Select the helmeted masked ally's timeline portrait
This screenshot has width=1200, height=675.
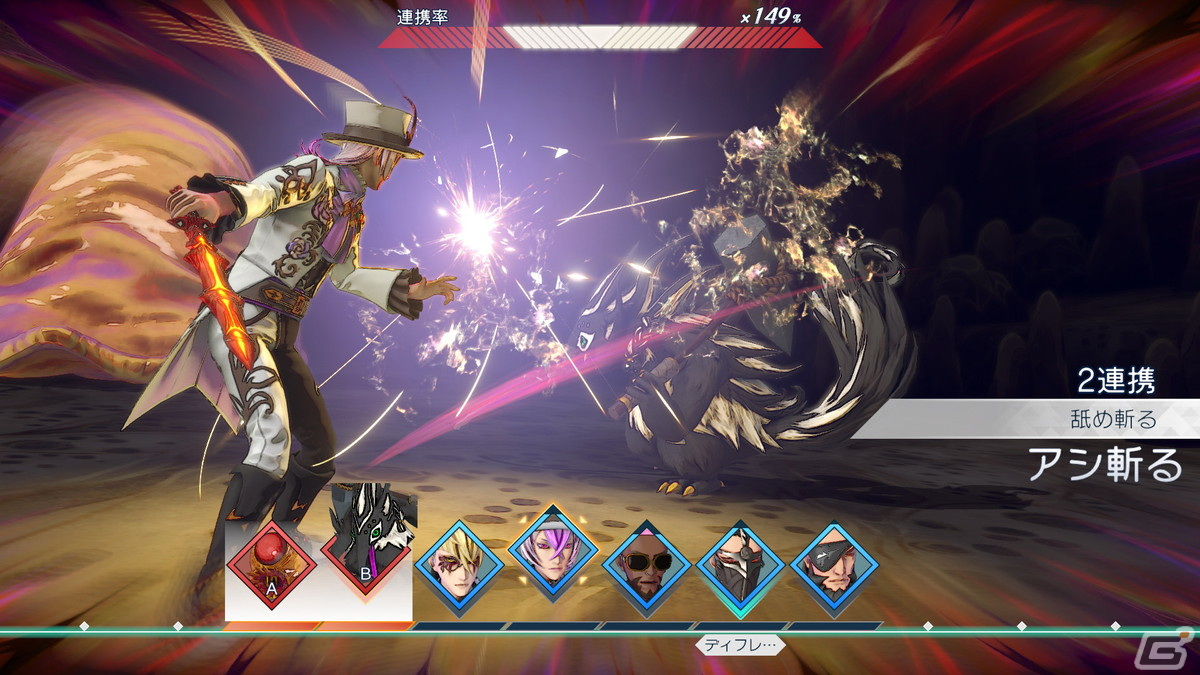coord(741,566)
